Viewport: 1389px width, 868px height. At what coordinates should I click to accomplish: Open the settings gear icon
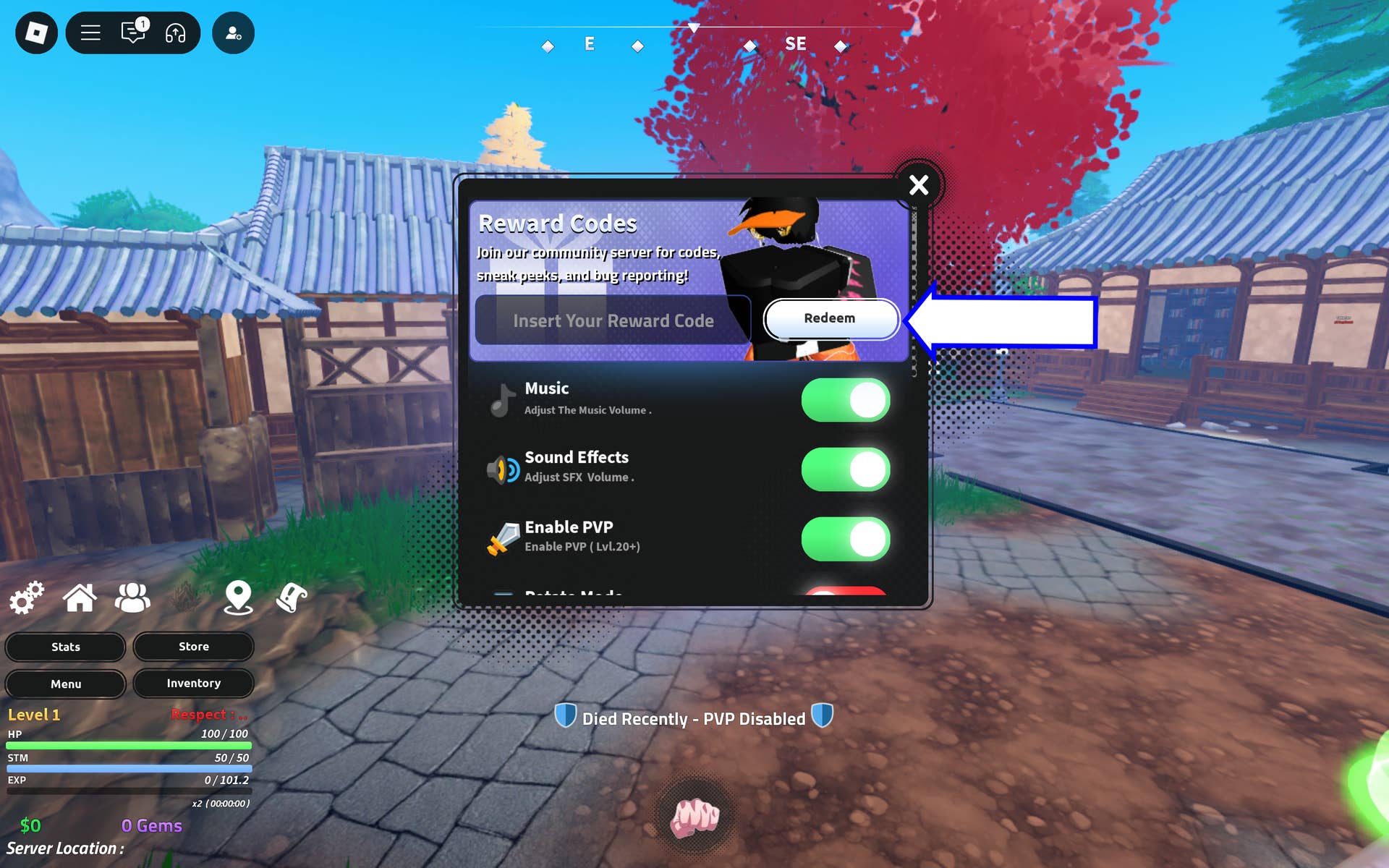tap(26, 598)
